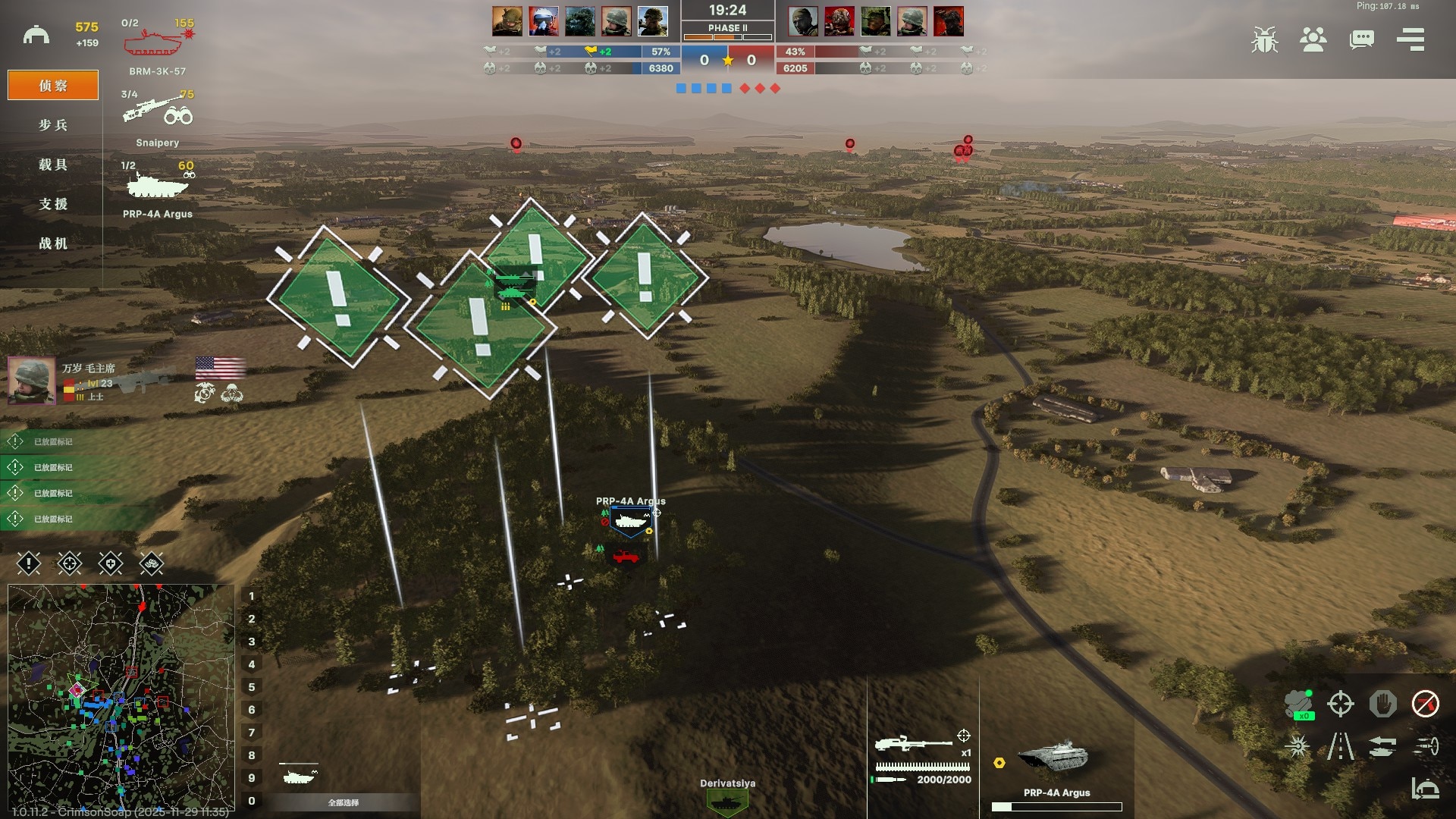The width and height of the screenshot is (1456, 819).
Task: Show the players list
Action: 1313,39
